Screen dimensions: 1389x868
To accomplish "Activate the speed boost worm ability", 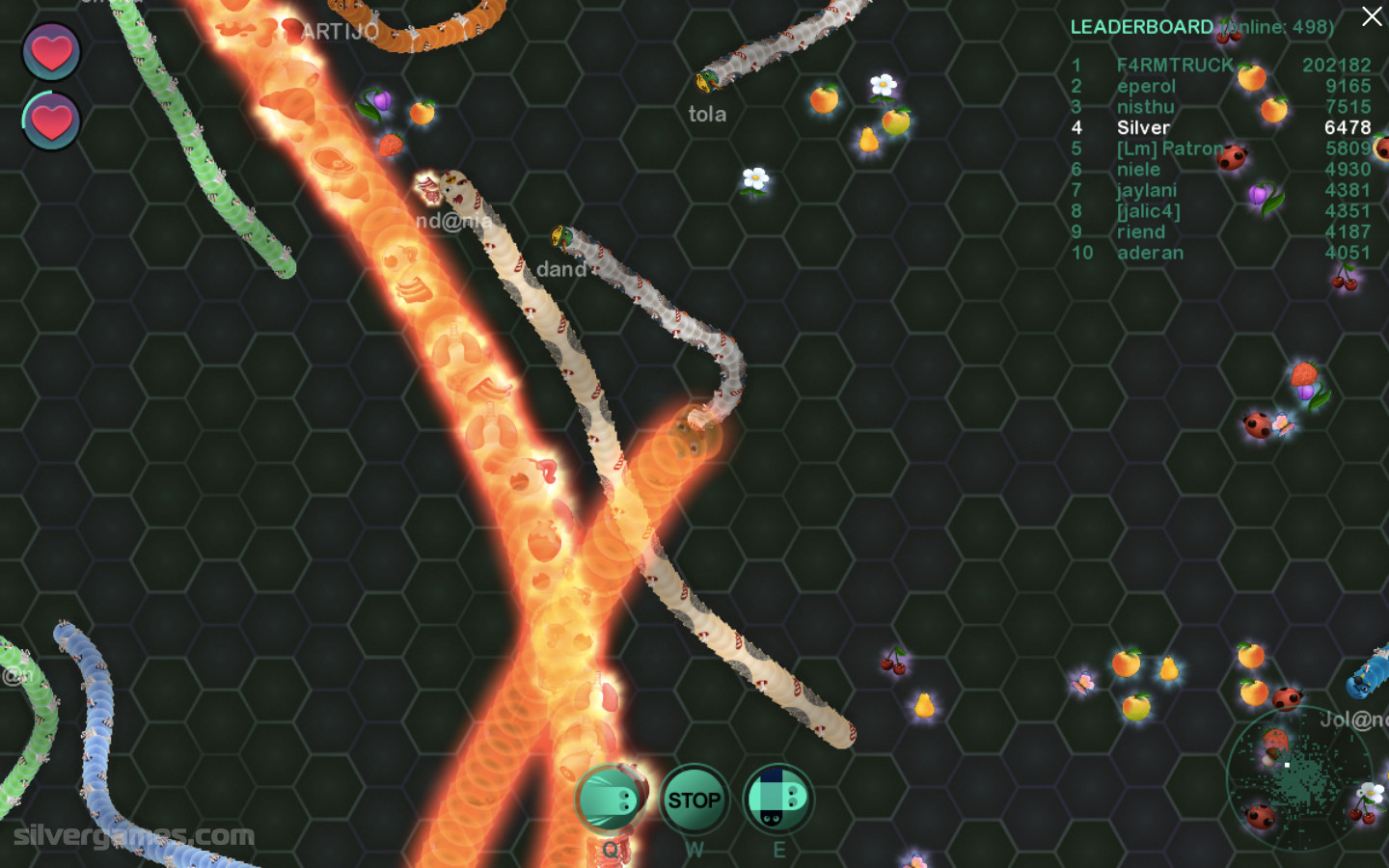I will coord(611,799).
